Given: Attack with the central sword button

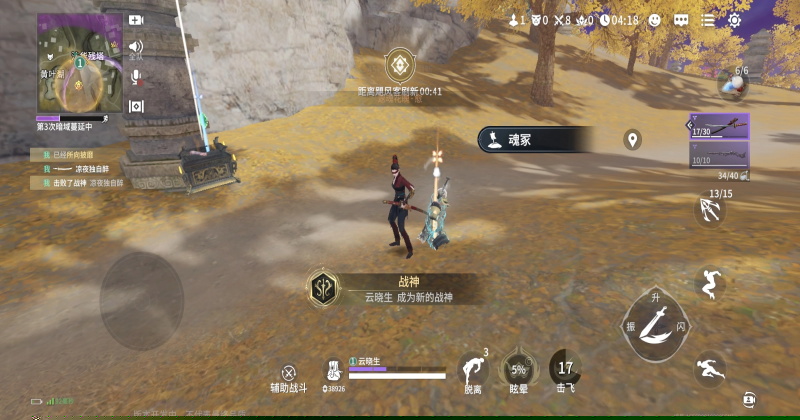Looking at the screenshot, I should pyautogui.click(x=655, y=324).
